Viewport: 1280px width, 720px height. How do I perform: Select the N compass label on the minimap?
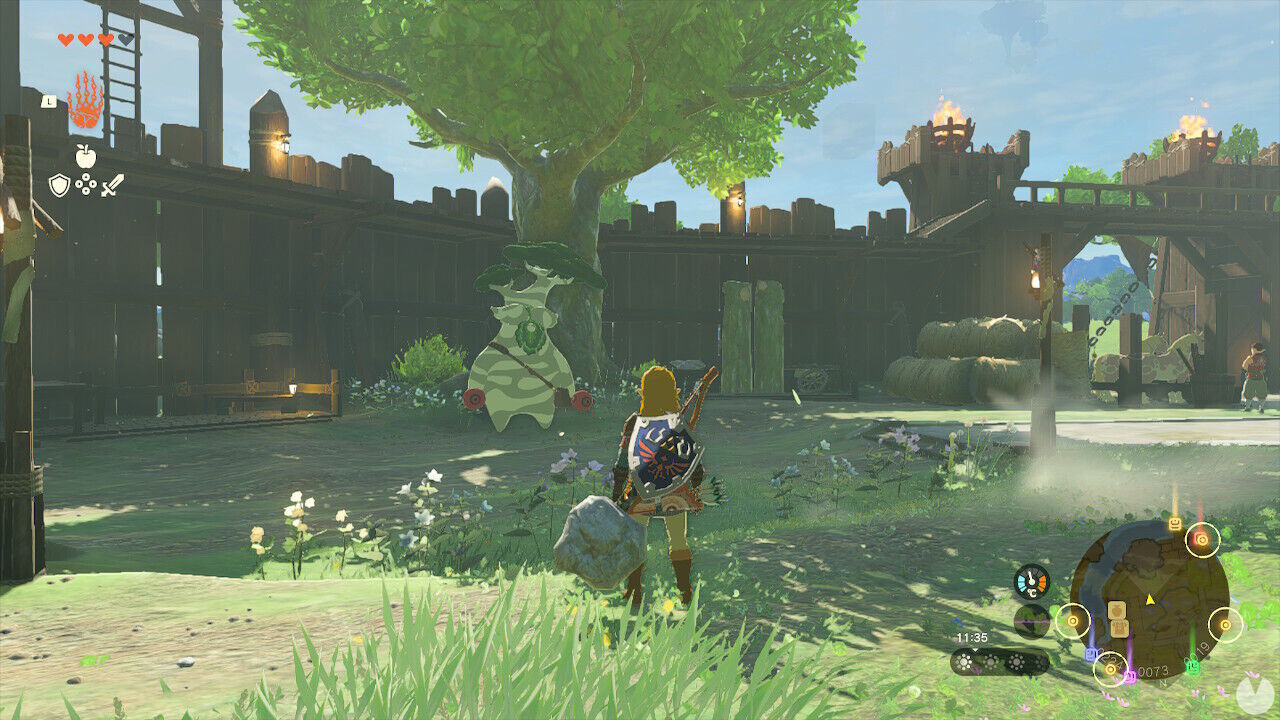pyautogui.click(x=1162, y=683)
